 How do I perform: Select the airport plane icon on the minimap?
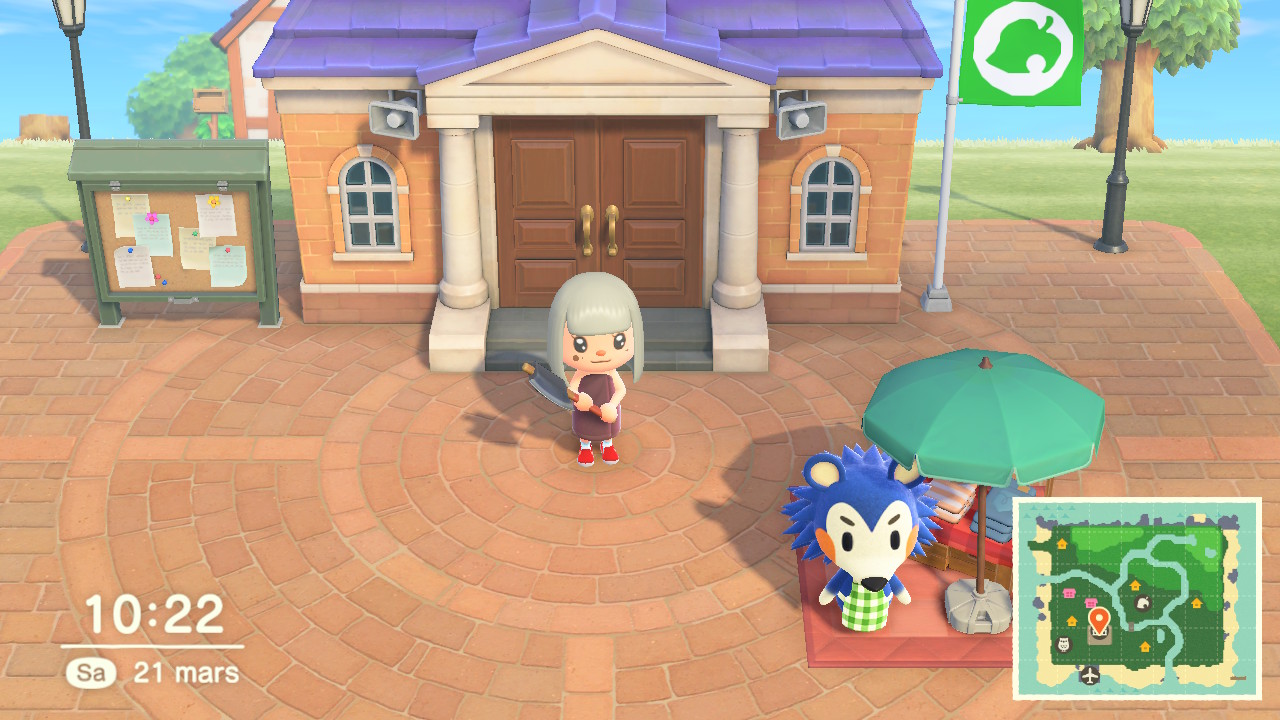pyautogui.click(x=1089, y=676)
